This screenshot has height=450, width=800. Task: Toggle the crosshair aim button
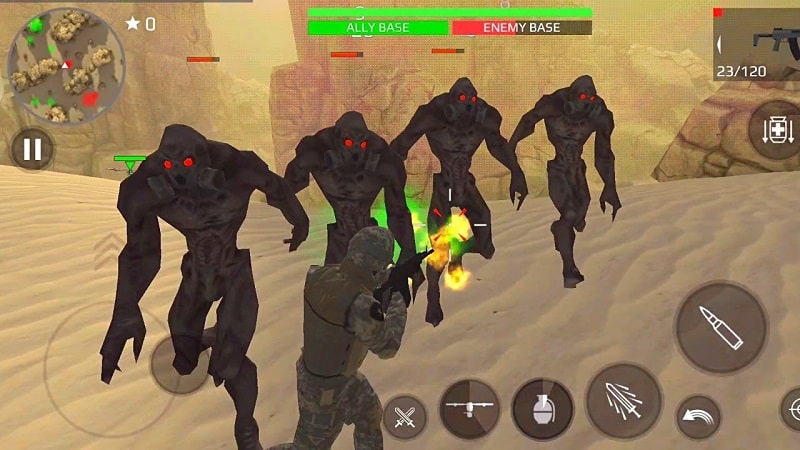coord(790,410)
